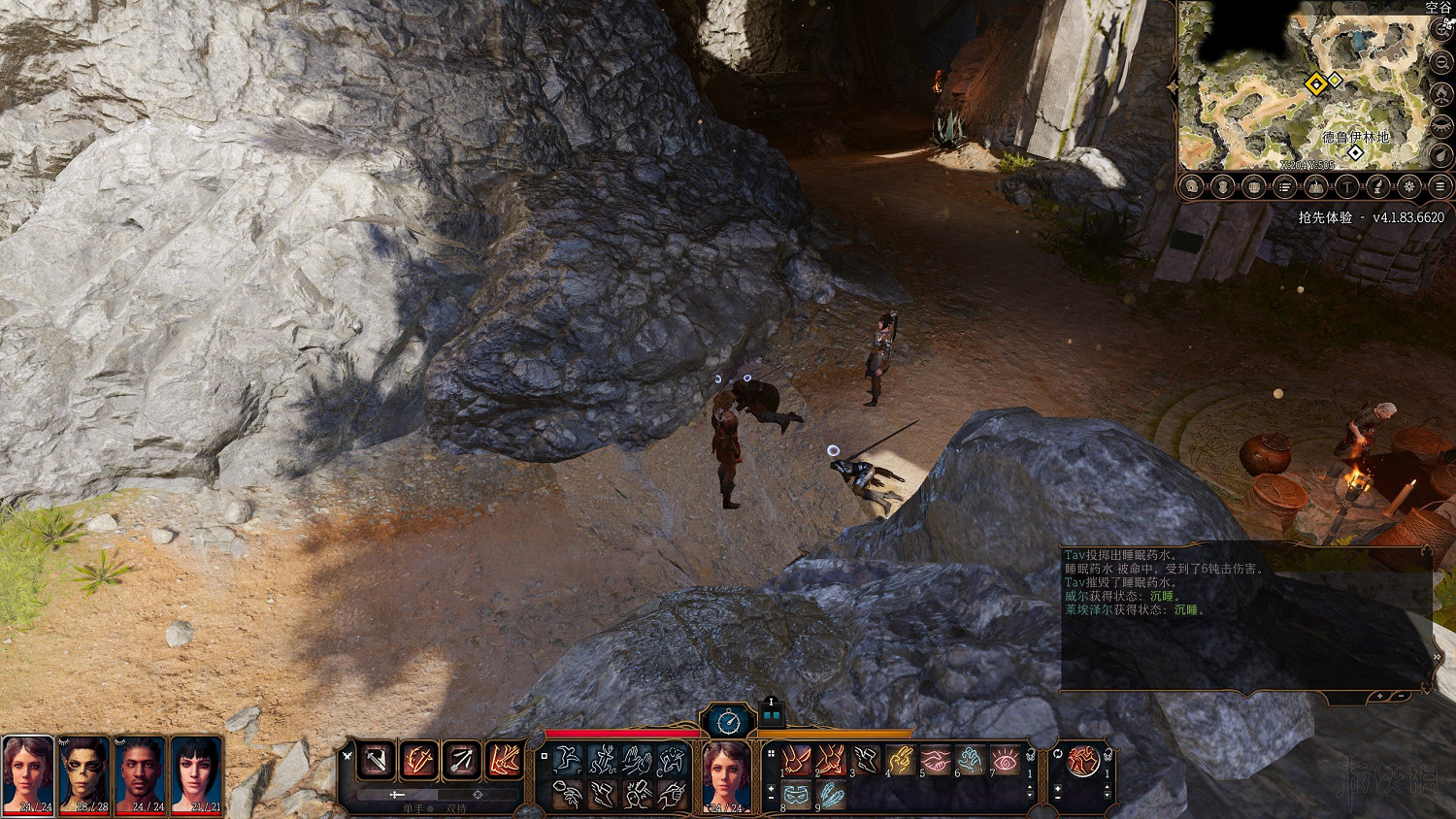Zoom in on the minimap
This screenshot has height=819, width=1456.
(1440, 29)
